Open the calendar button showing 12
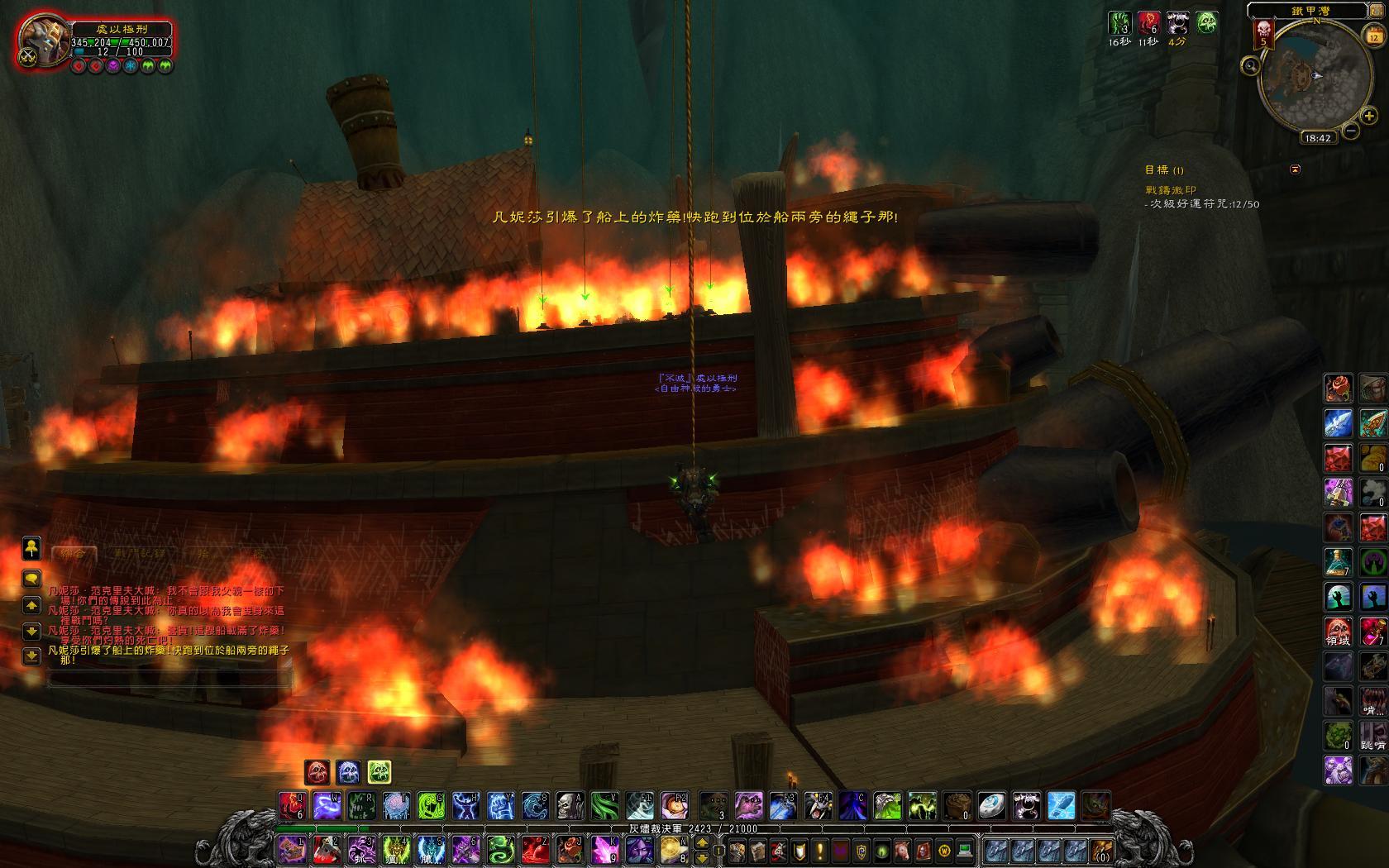Screen dimensions: 1389x868 (x=1373, y=36)
